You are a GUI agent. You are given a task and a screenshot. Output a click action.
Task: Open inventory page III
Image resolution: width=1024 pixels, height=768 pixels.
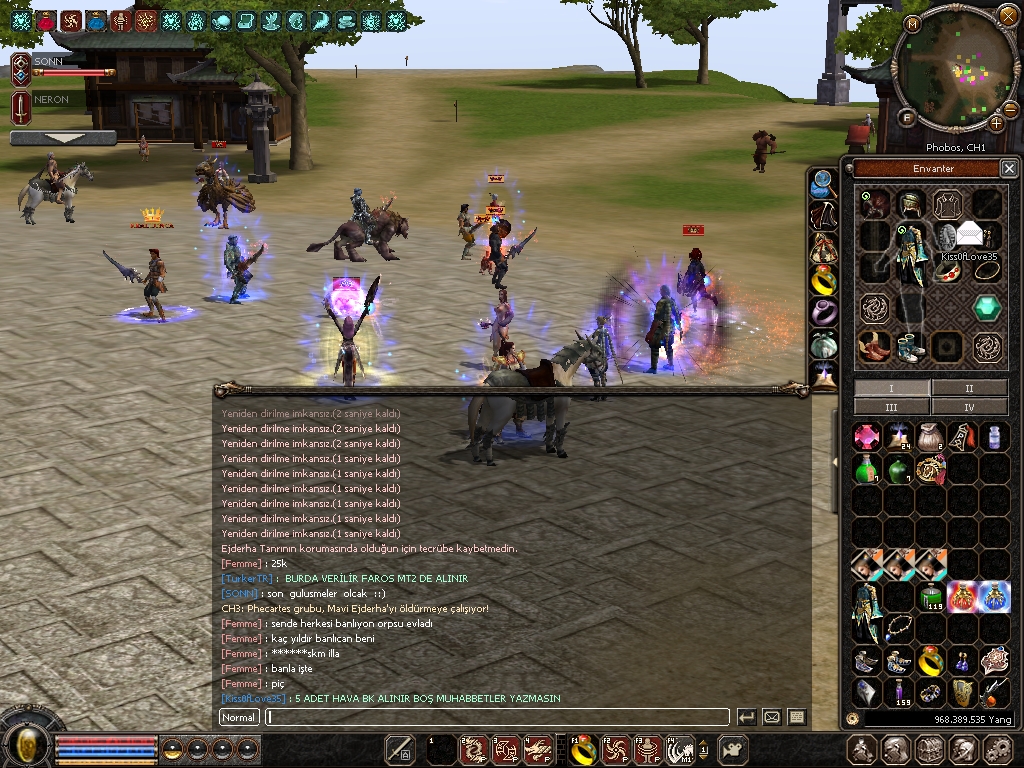click(891, 407)
